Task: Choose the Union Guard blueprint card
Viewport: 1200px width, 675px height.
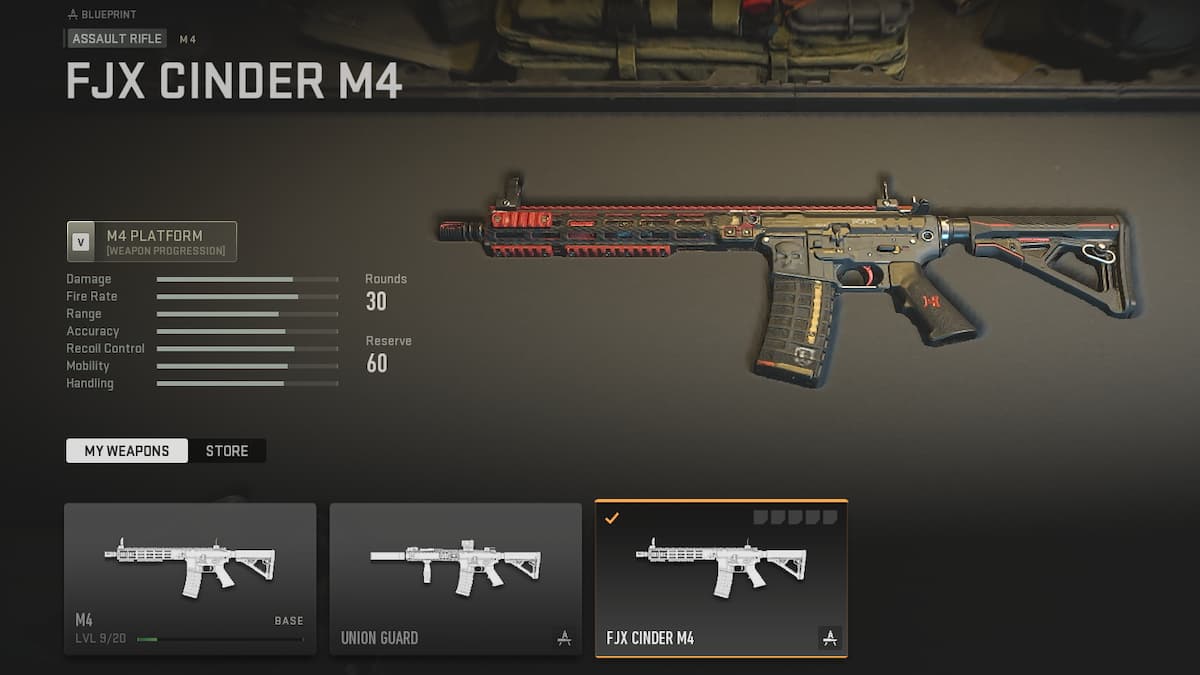Action: (x=455, y=579)
